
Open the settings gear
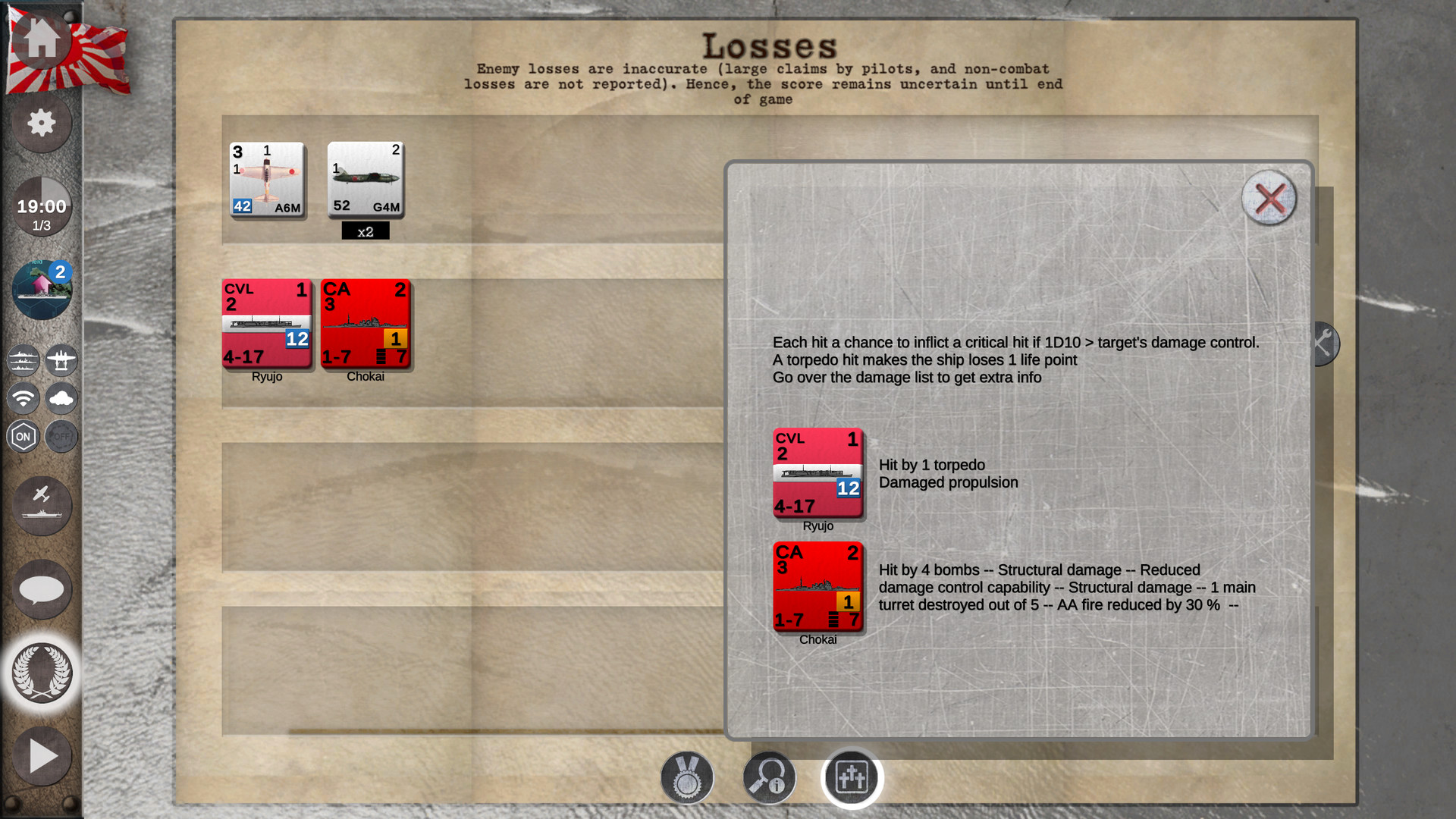click(x=42, y=124)
